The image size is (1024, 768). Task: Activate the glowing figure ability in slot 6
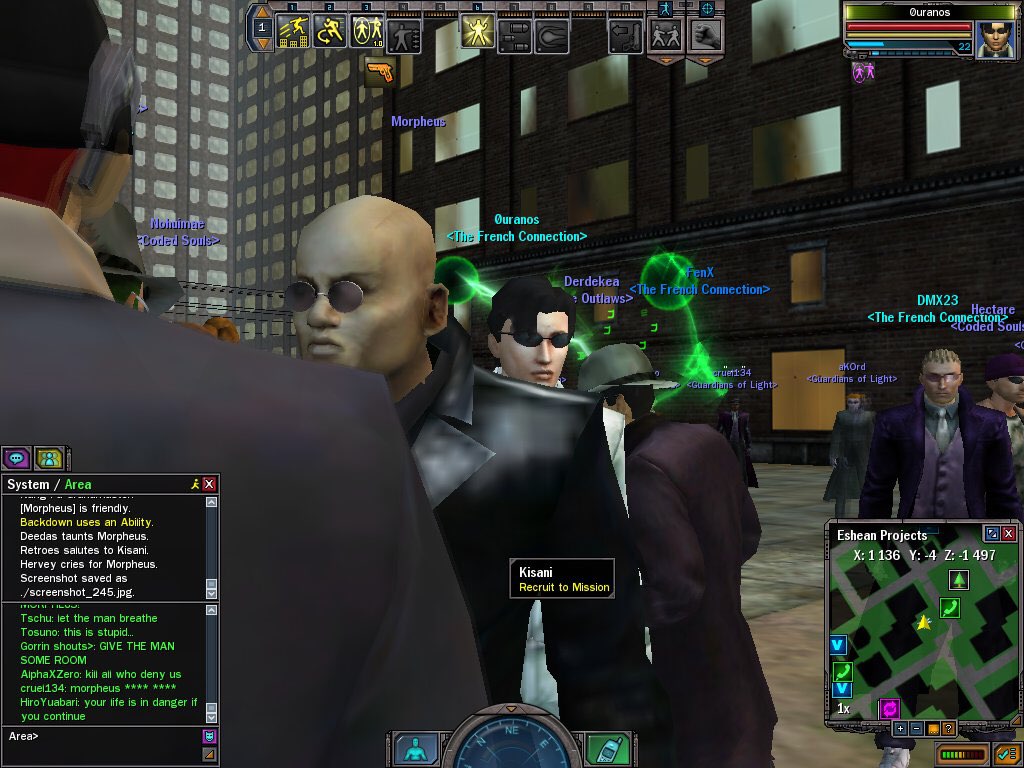click(x=477, y=33)
